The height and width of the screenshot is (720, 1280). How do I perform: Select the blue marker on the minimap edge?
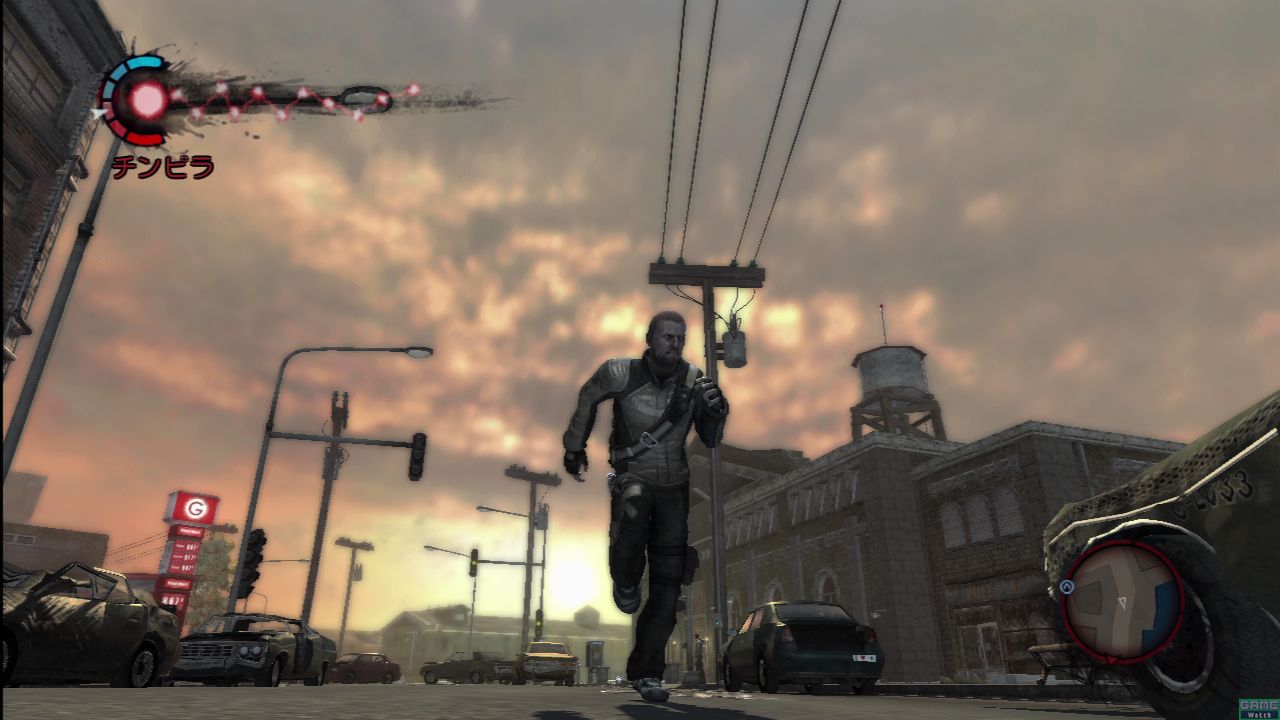(x=1067, y=588)
